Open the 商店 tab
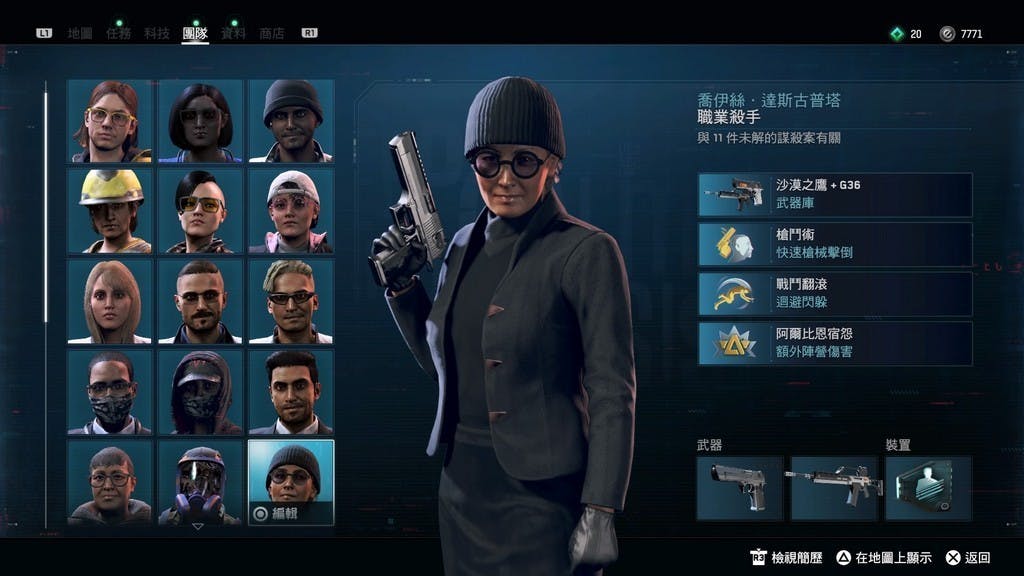 click(x=271, y=33)
